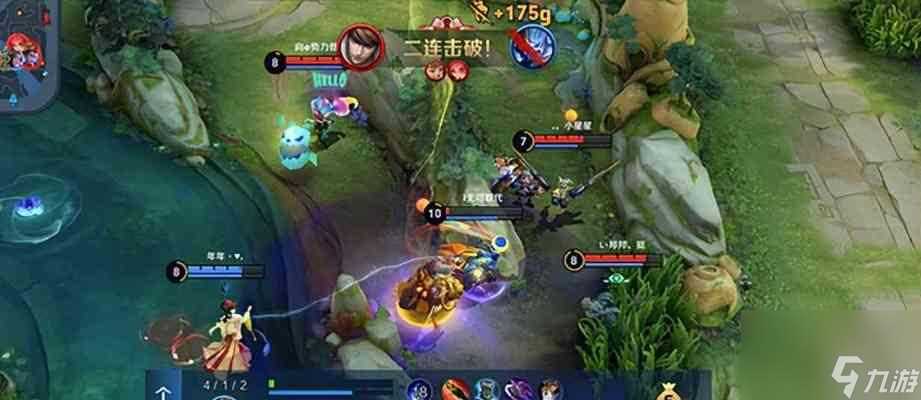
Task: Select the purple claw item icon
Action: coord(519,389)
